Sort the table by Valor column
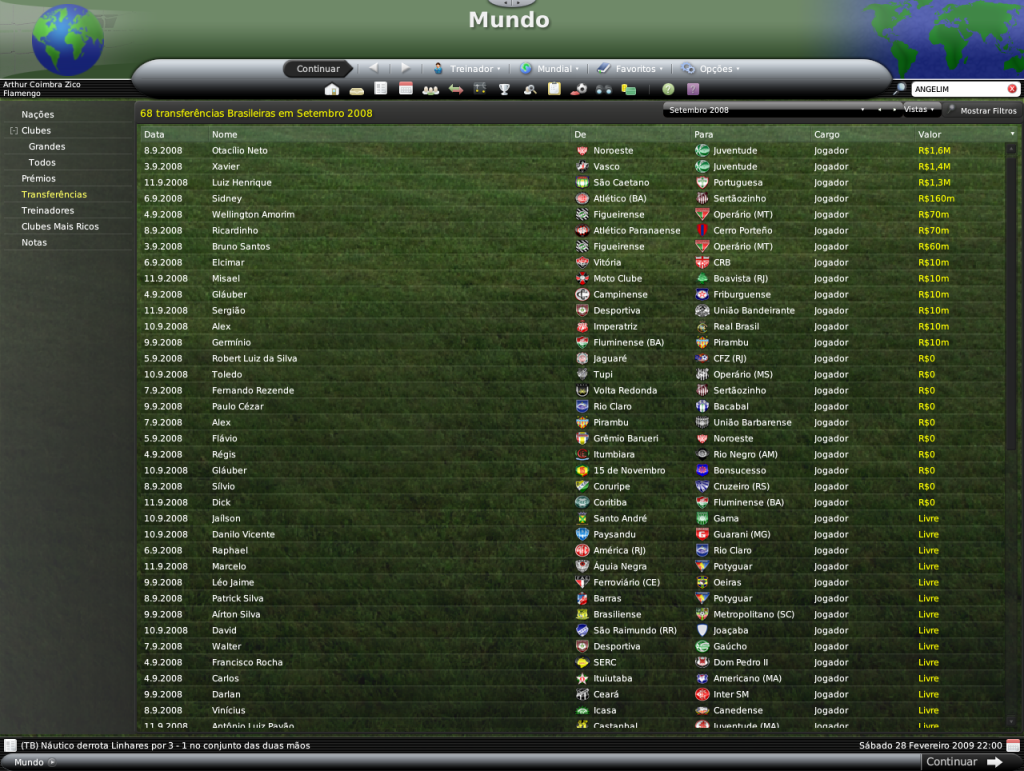 pos(929,134)
